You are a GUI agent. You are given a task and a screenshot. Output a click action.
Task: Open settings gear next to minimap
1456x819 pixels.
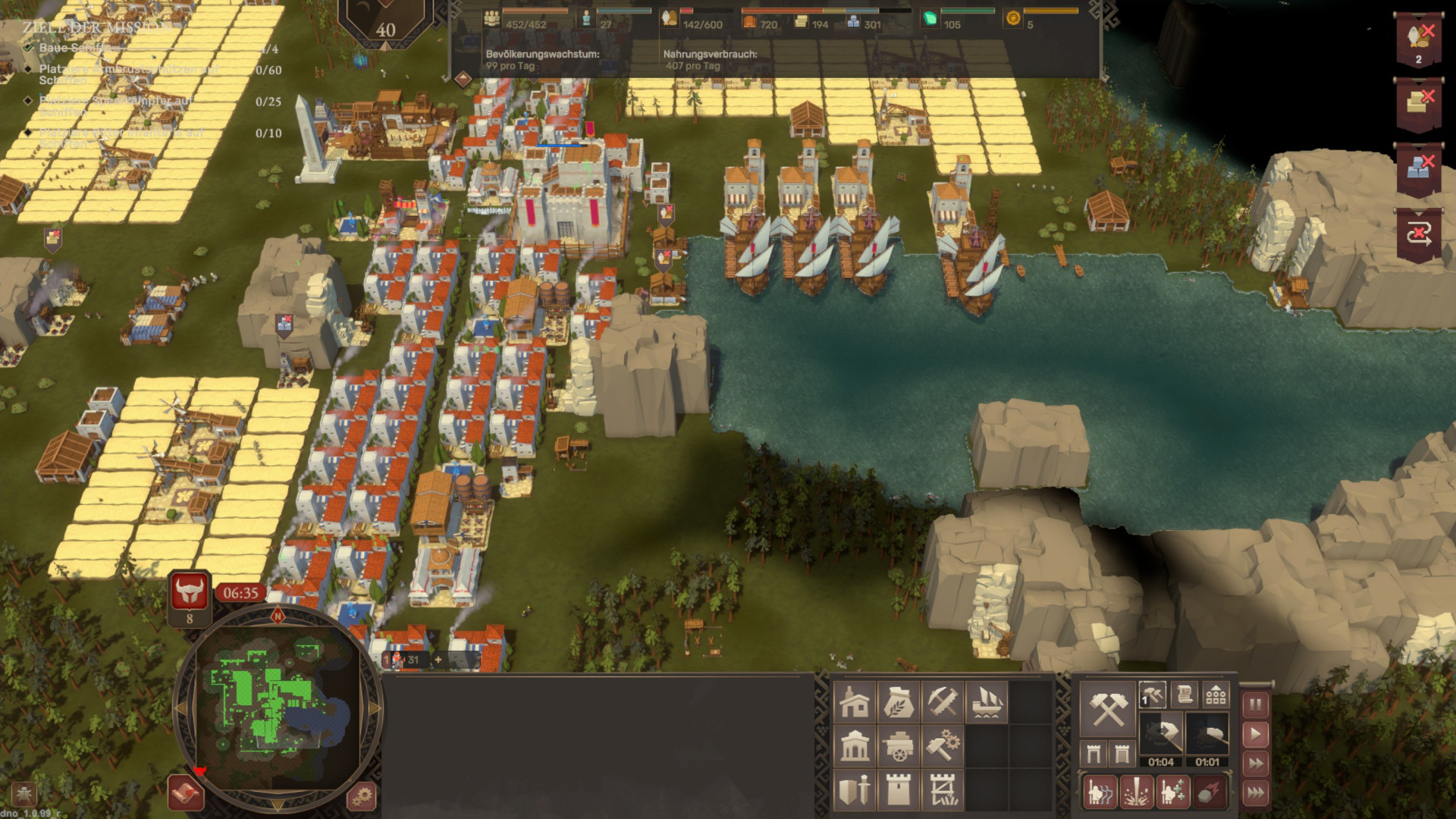[x=362, y=796]
